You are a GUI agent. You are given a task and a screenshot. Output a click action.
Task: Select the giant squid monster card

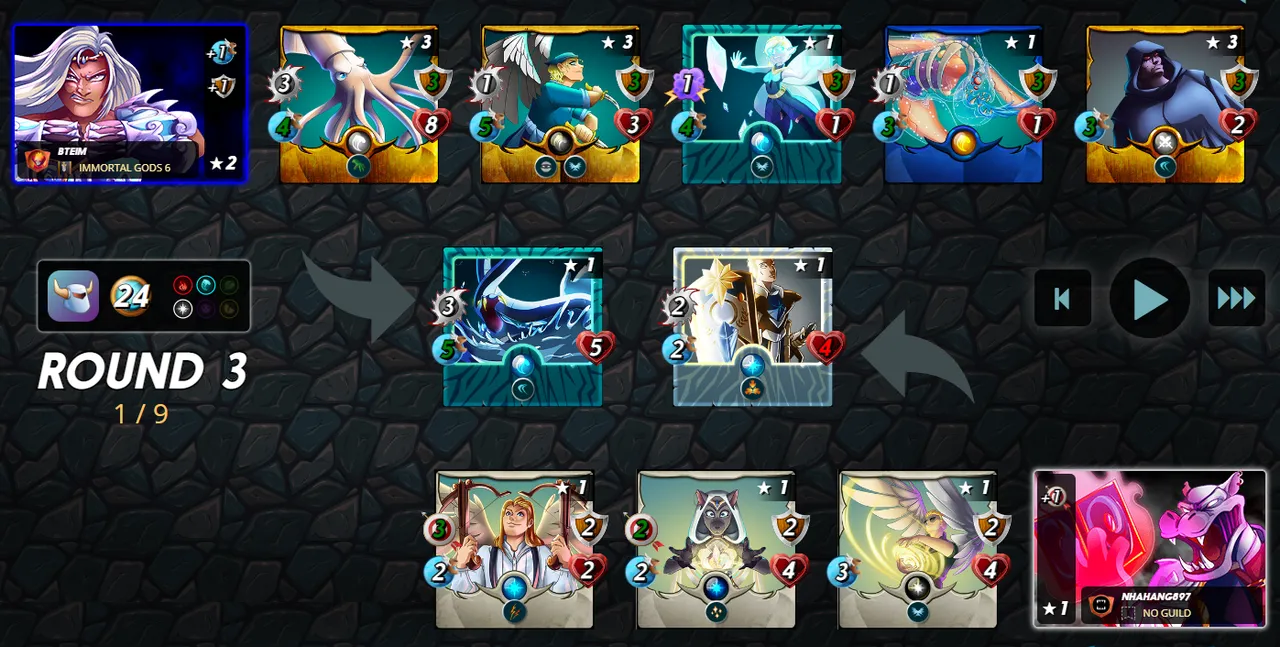(359, 104)
